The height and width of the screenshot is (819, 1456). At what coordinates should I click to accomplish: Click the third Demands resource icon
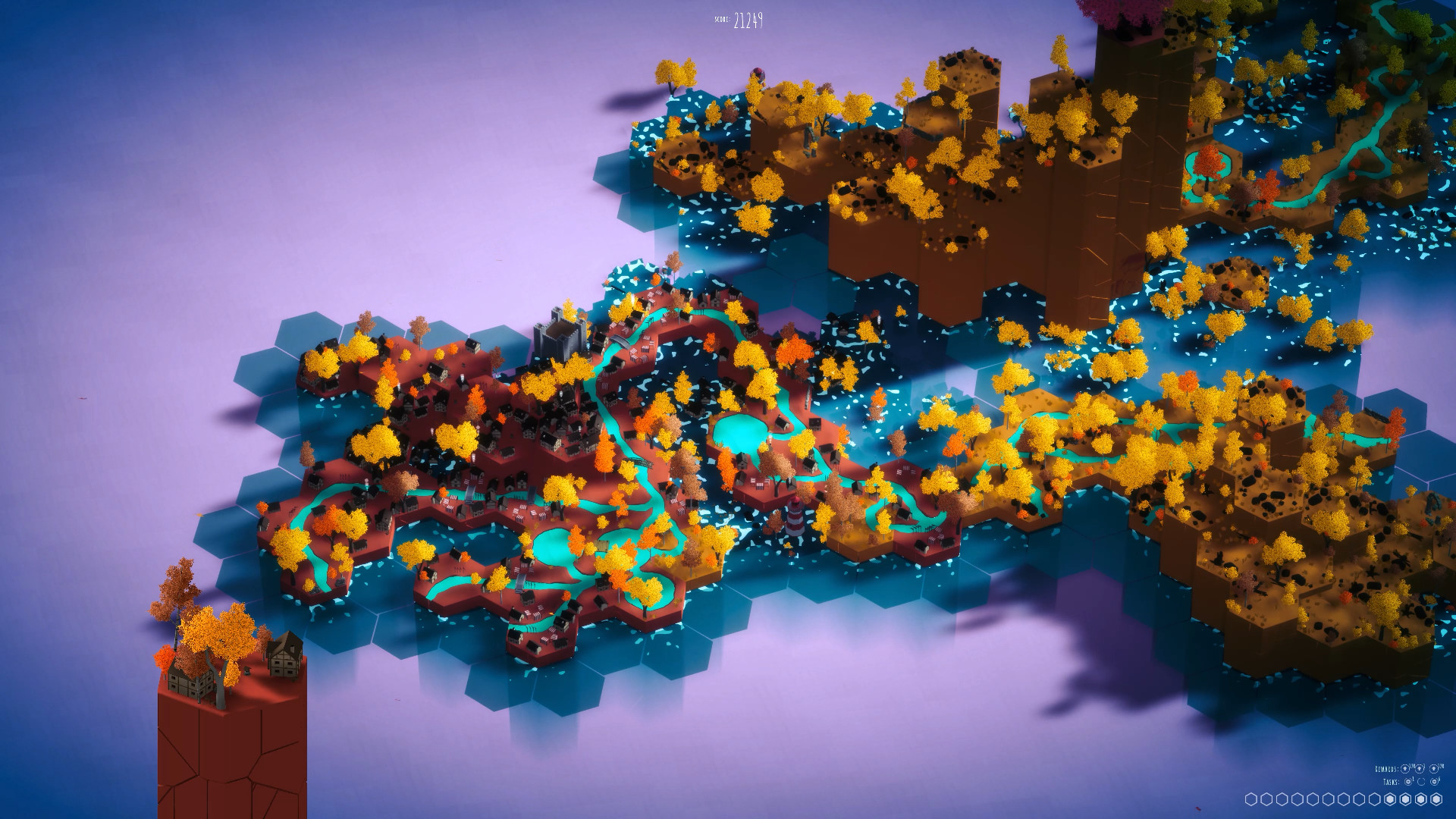pos(1434,769)
